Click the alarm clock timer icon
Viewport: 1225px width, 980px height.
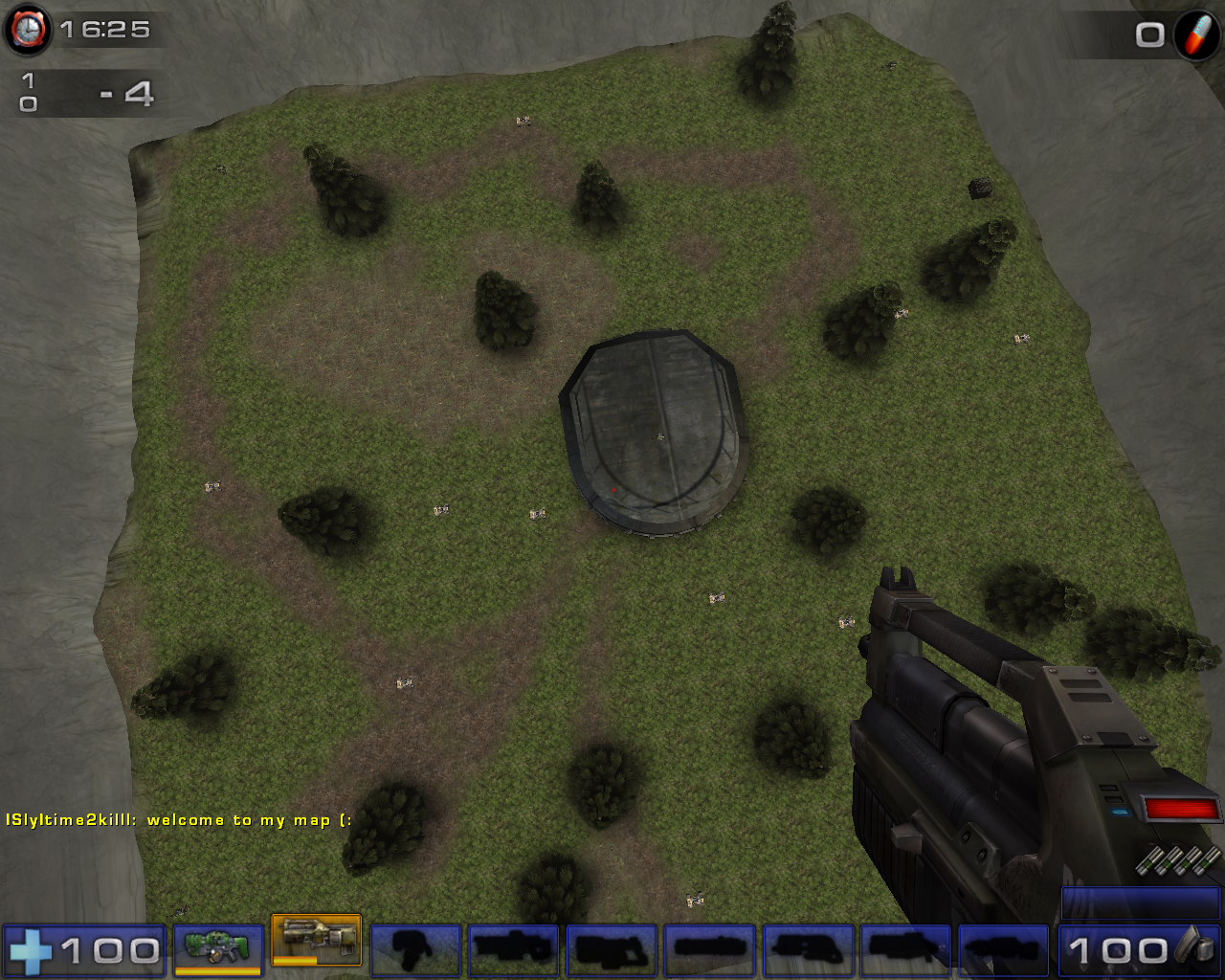point(29,29)
